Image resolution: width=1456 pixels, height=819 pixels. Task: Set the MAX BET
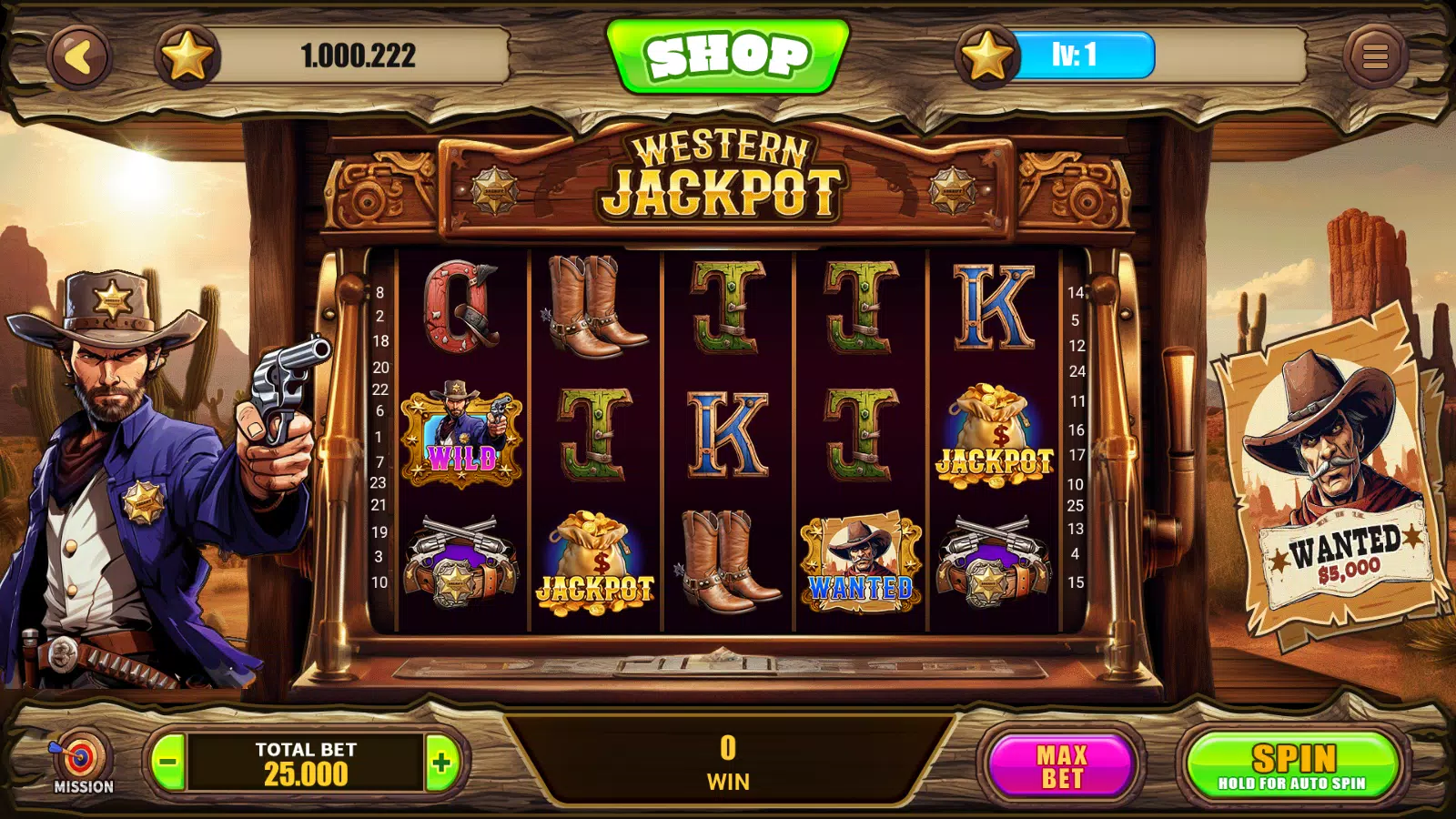(x=1062, y=766)
